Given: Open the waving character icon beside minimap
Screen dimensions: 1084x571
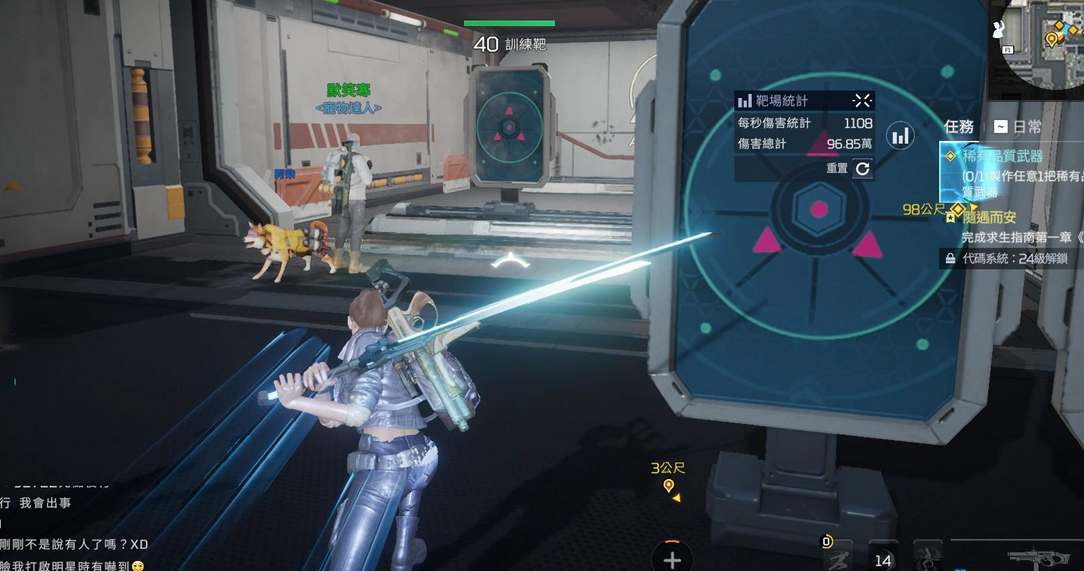Looking at the screenshot, I should click(997, 29).
